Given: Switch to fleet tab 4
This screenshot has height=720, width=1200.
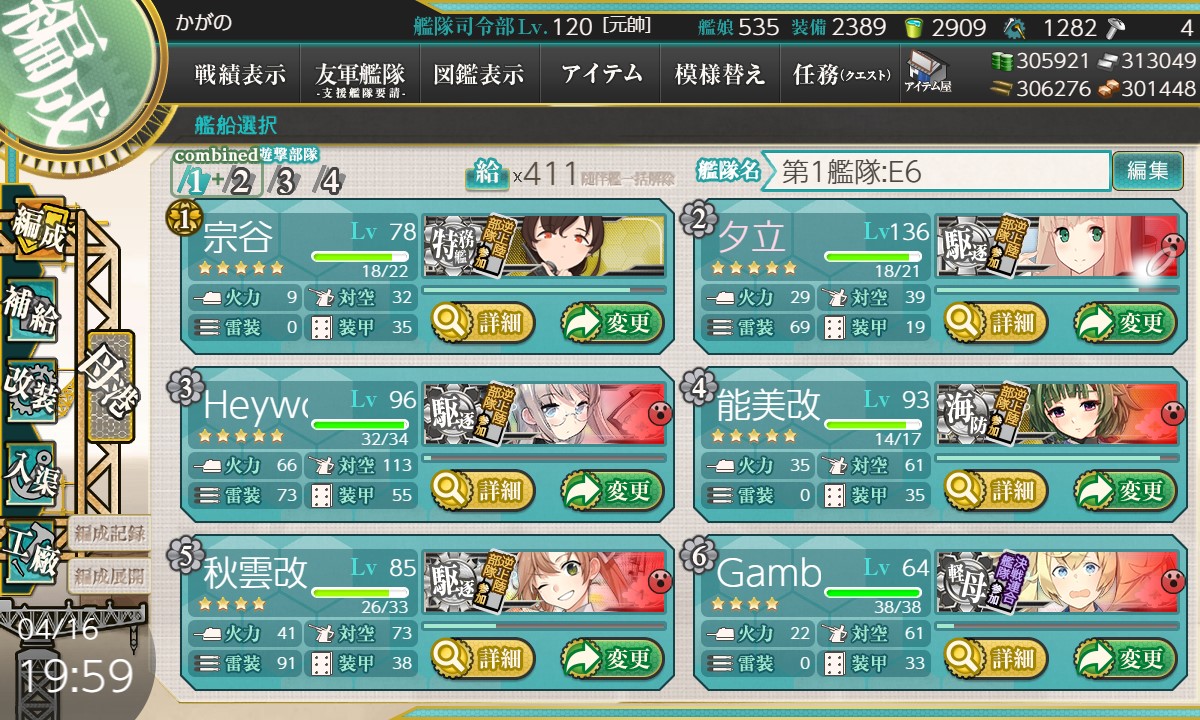Looking at the screenshot, I should [327, 181].
